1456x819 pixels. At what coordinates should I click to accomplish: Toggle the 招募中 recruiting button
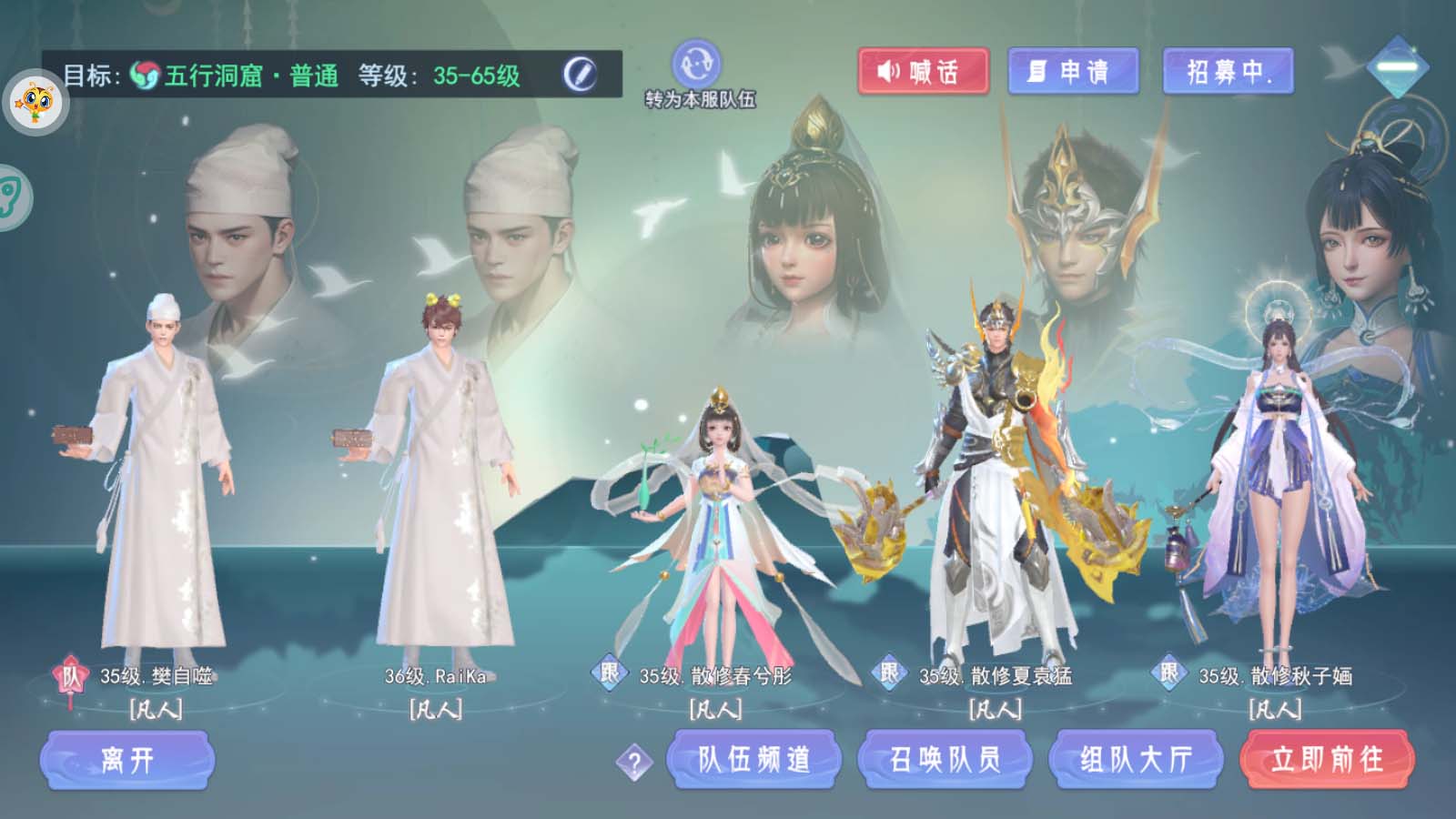[1228, 71]
